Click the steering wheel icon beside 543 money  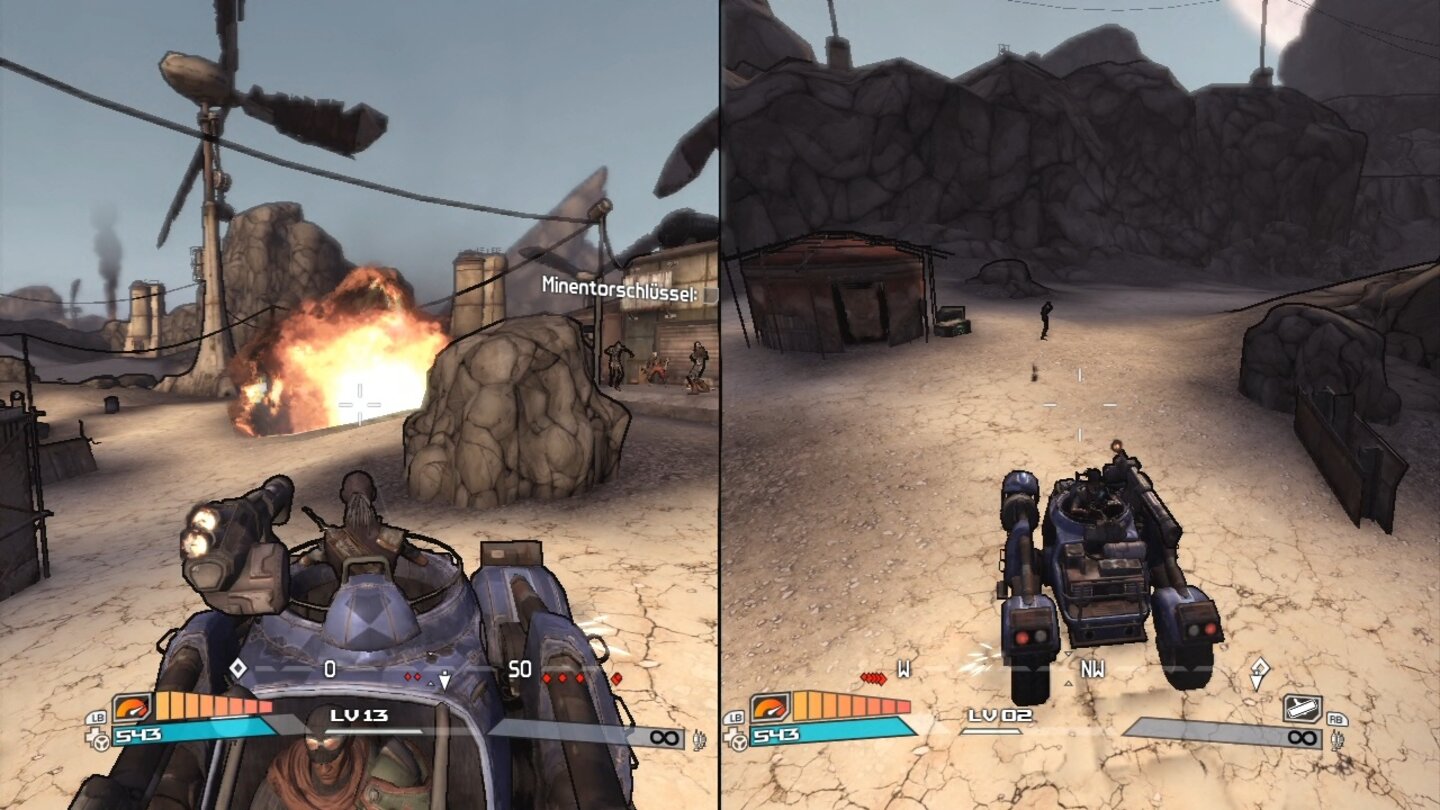(x=100, y=741)
